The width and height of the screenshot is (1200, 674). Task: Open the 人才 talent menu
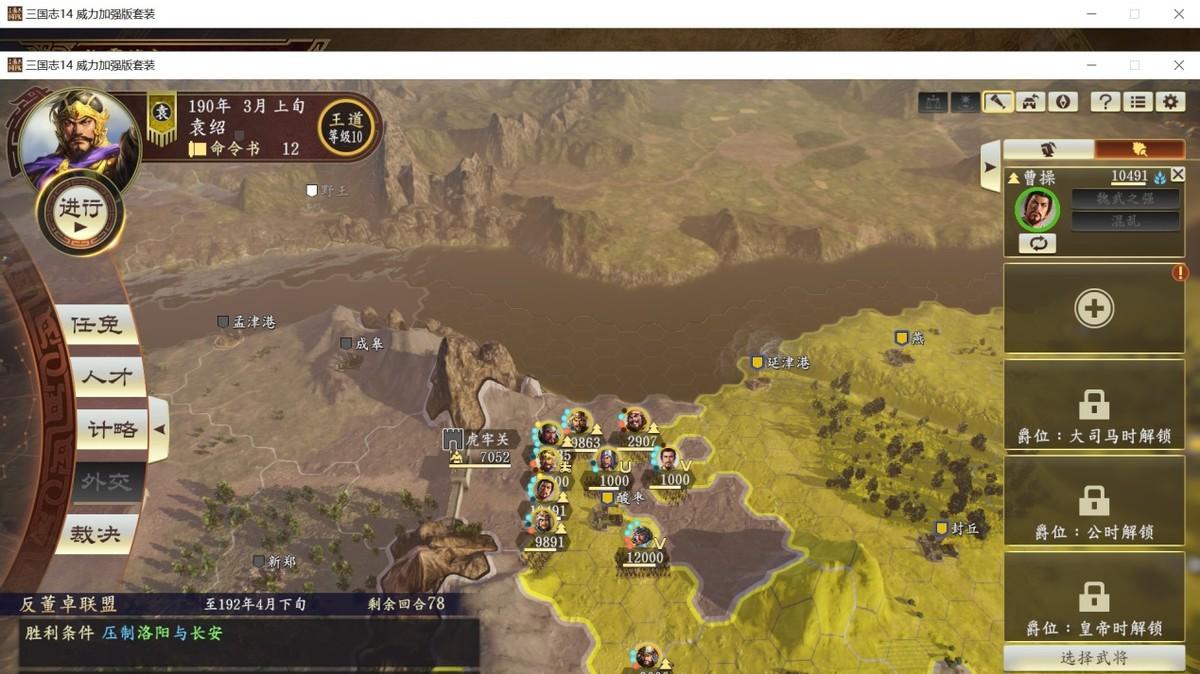coord(106,377)
